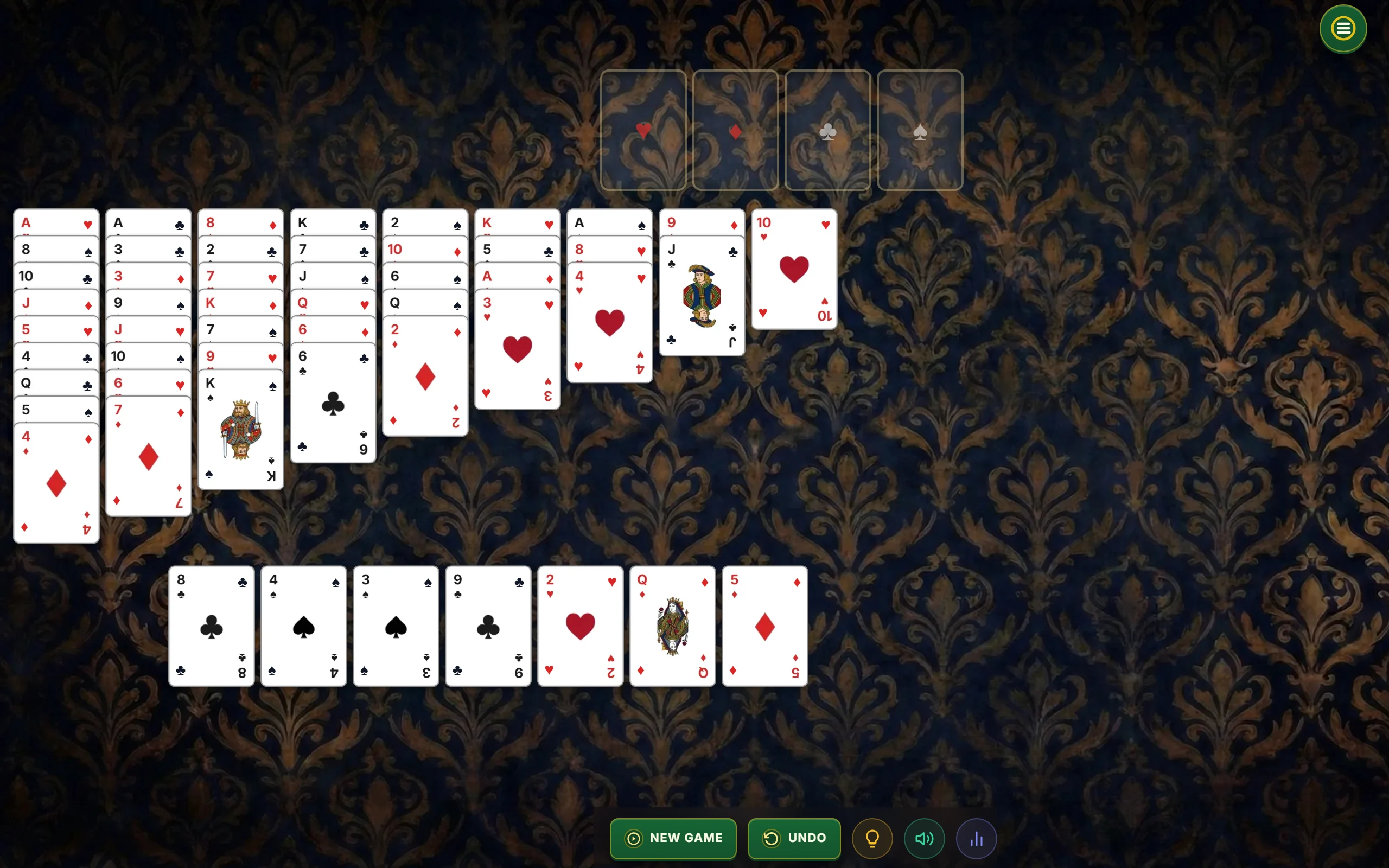The image size is (1389, 868).
Task: Open the hint suggestion lightbulb
Action: pyautogui.click(x=872, y=838)
